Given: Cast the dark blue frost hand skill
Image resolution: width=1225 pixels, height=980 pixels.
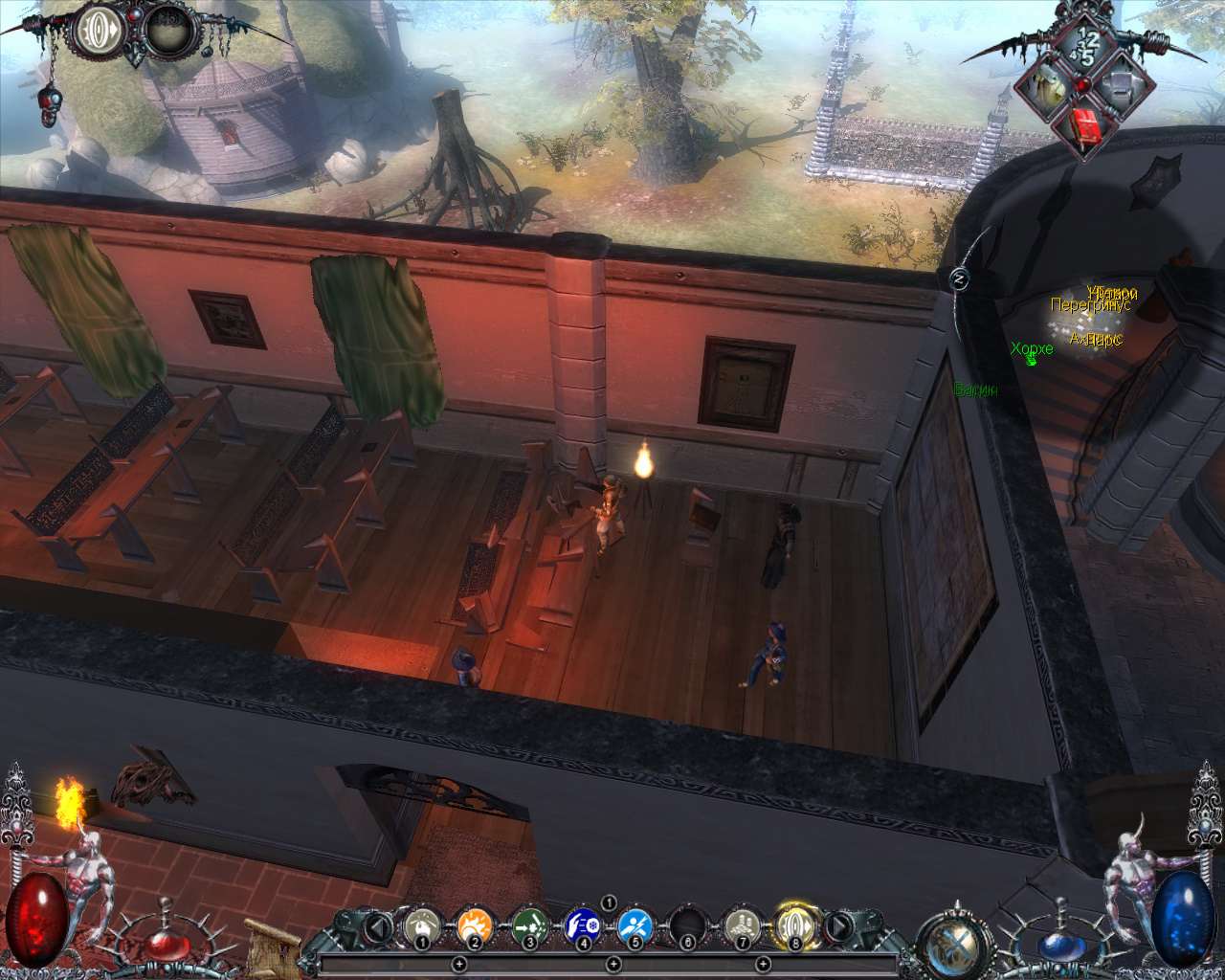Looking at the screenshot, I should click(582, 926).
